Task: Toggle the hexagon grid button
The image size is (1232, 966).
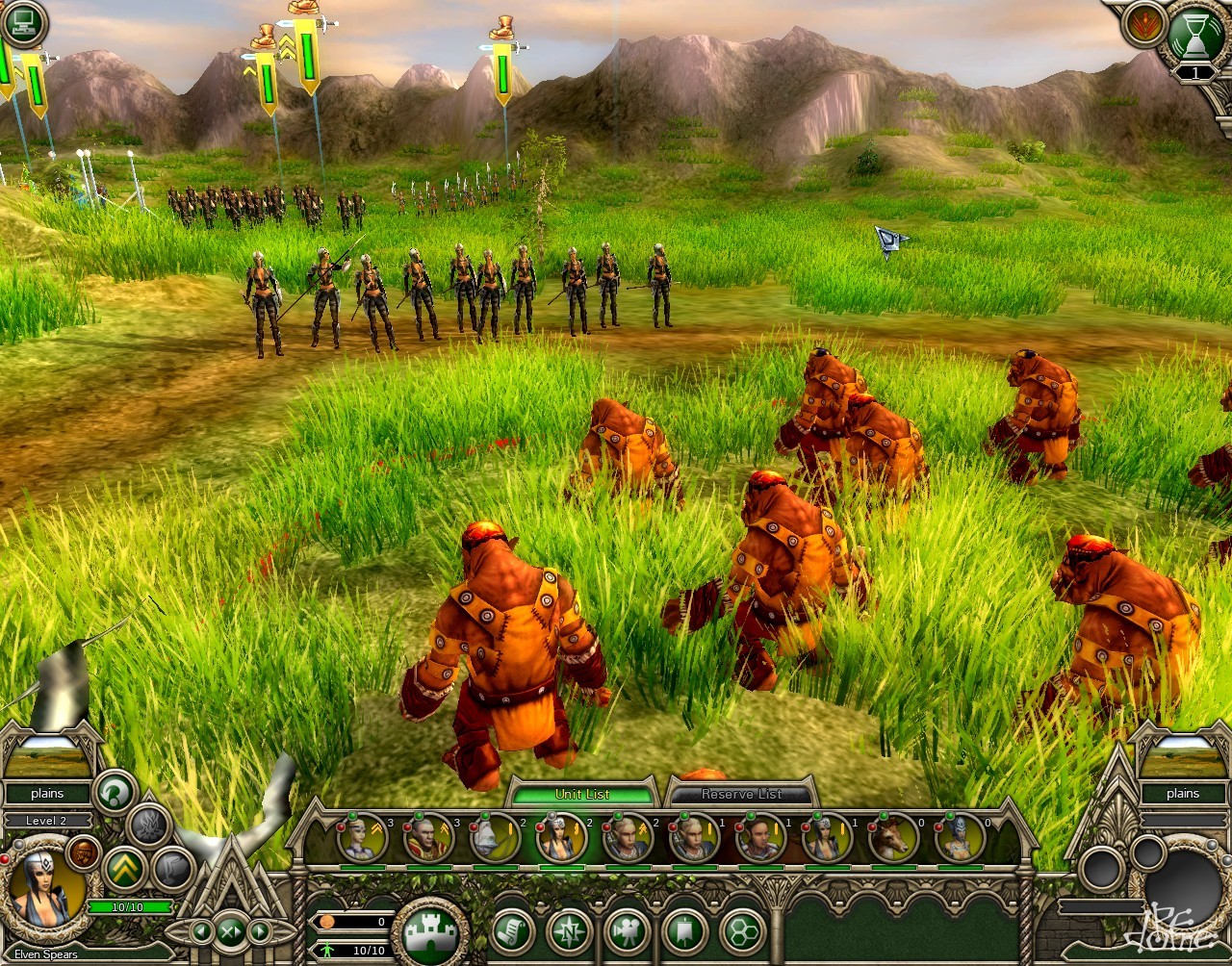Action: point(742,930)
